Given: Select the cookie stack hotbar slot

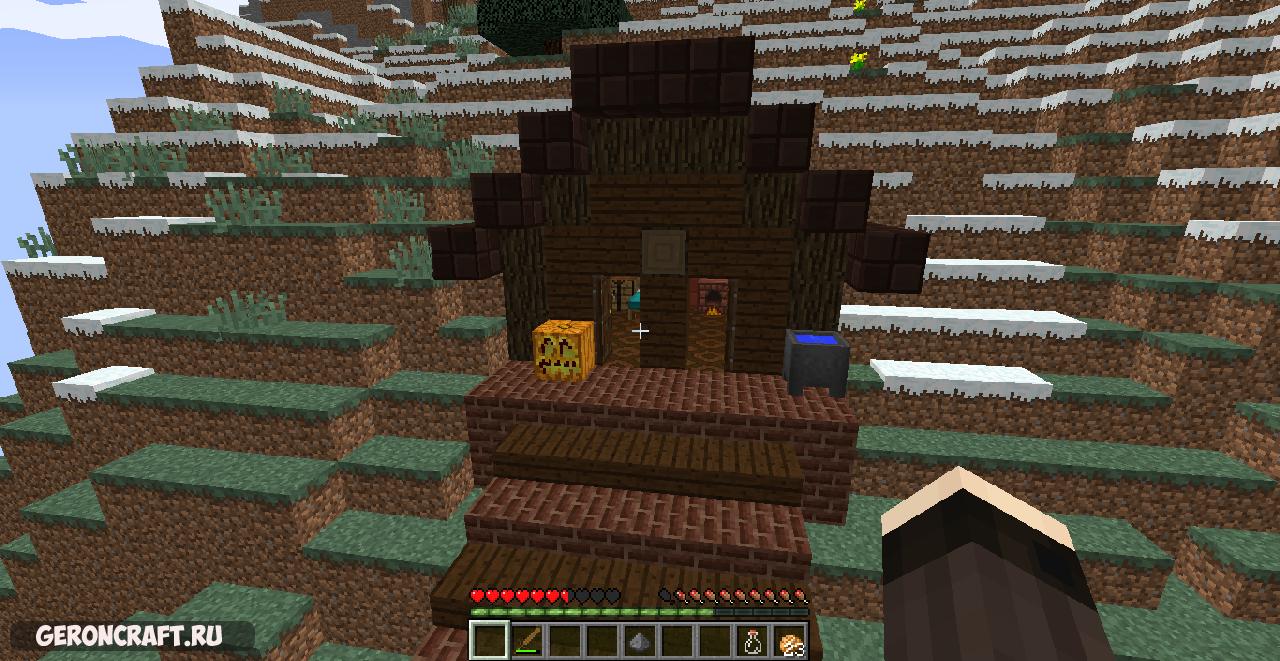Looking at the screenshot, I should [789, 640].
